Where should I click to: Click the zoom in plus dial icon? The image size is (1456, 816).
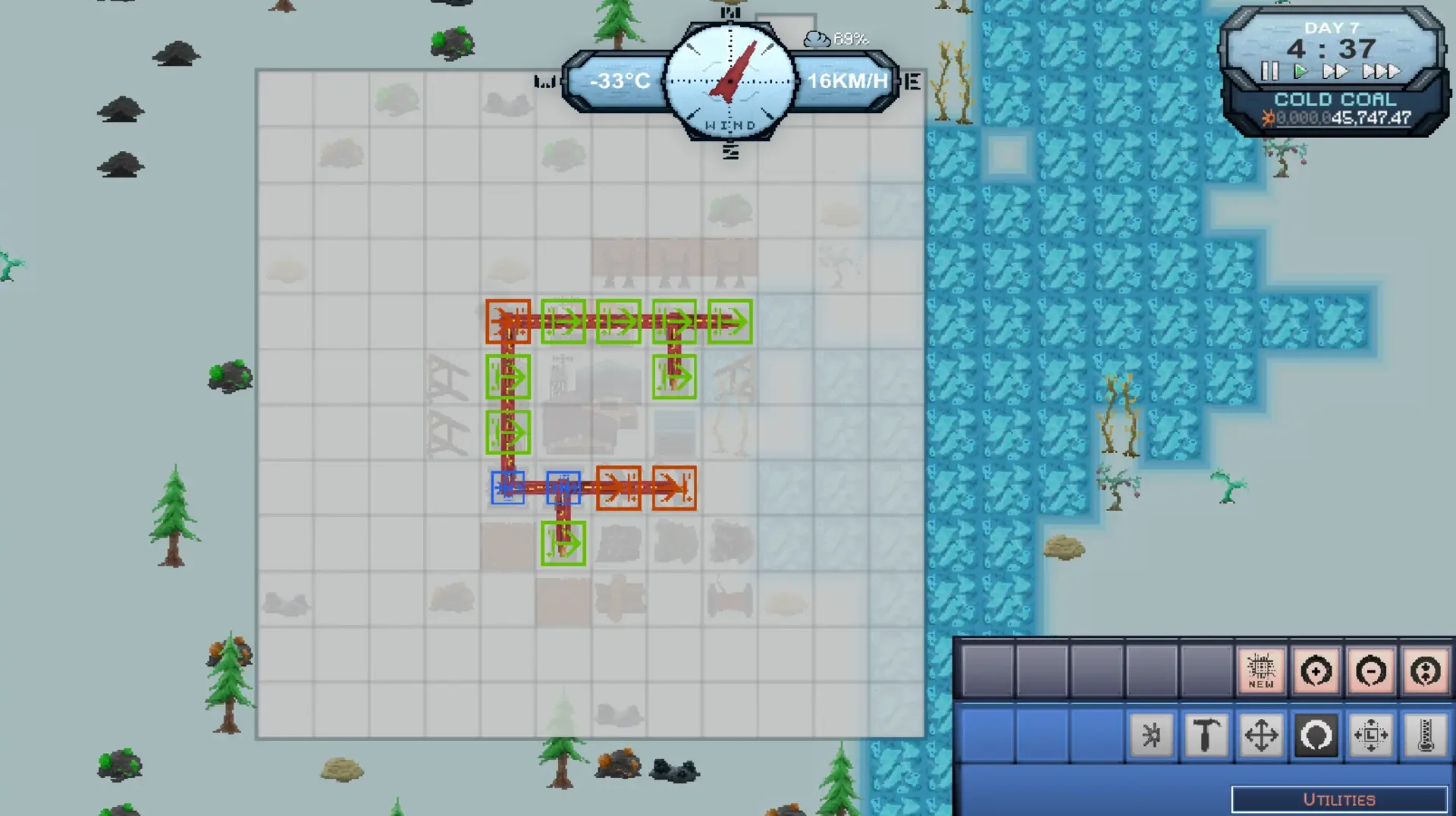pyautogui.click(x=1317, y=670)
